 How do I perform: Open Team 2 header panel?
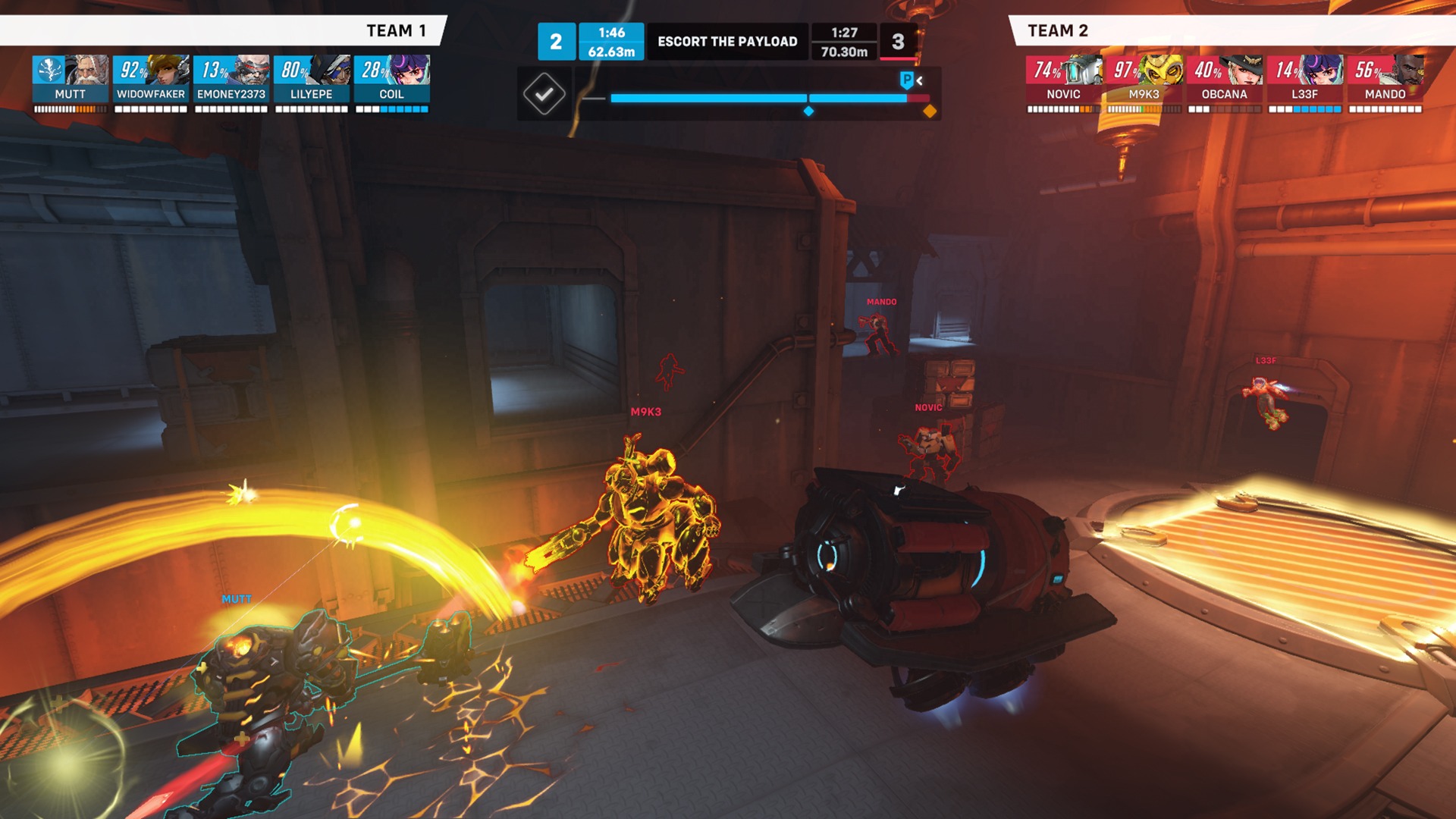(1058, 31)
